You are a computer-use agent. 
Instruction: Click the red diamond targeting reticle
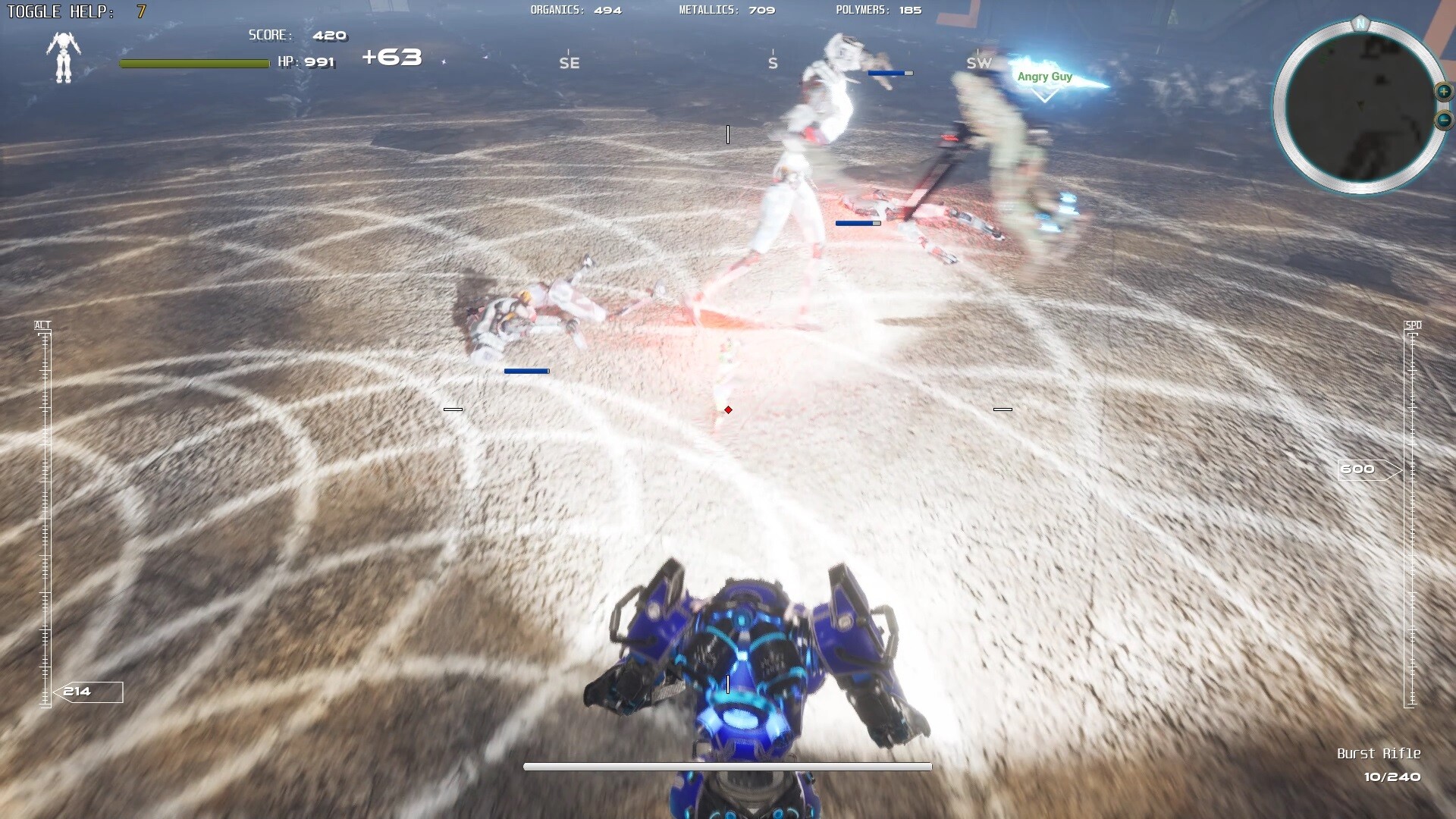tap(728, 409)
